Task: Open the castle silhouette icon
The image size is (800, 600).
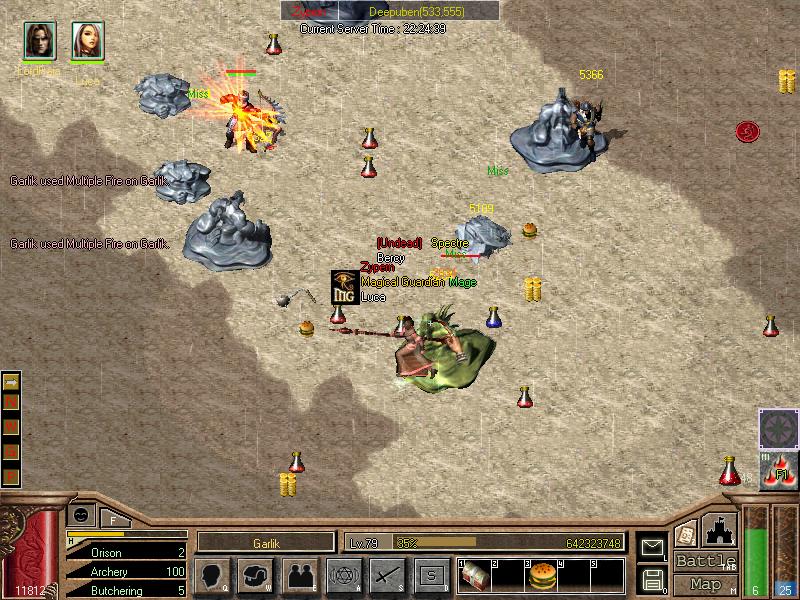Action: coord(720,529)
